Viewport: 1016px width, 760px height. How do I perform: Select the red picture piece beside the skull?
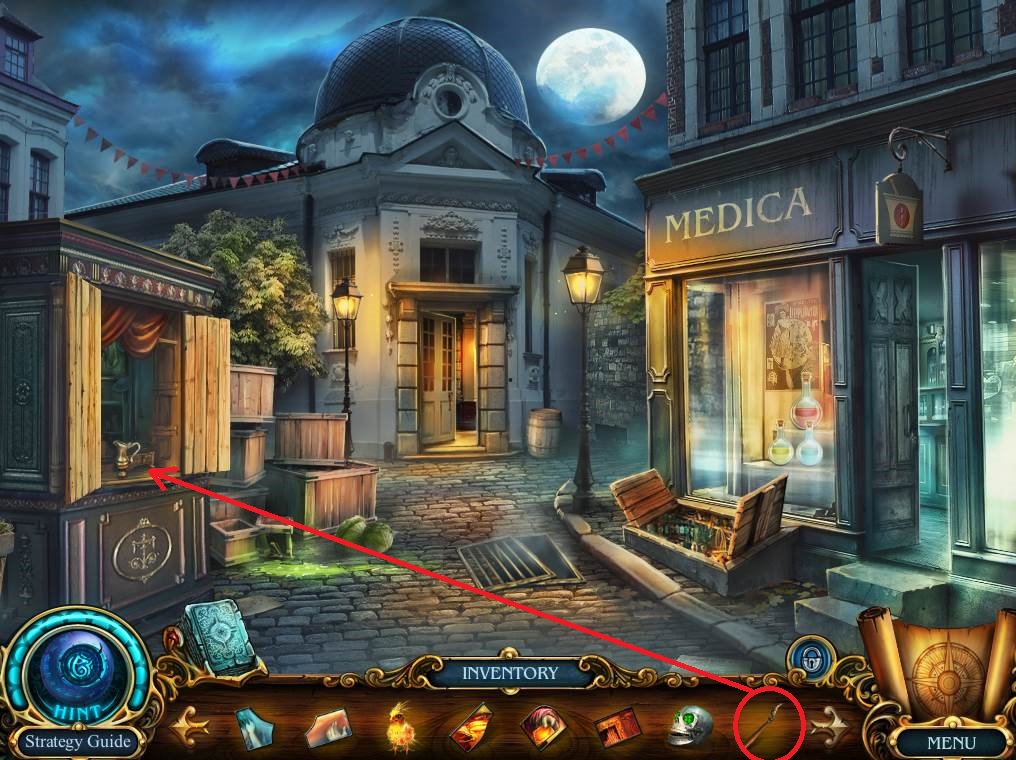tap(618, 727)
